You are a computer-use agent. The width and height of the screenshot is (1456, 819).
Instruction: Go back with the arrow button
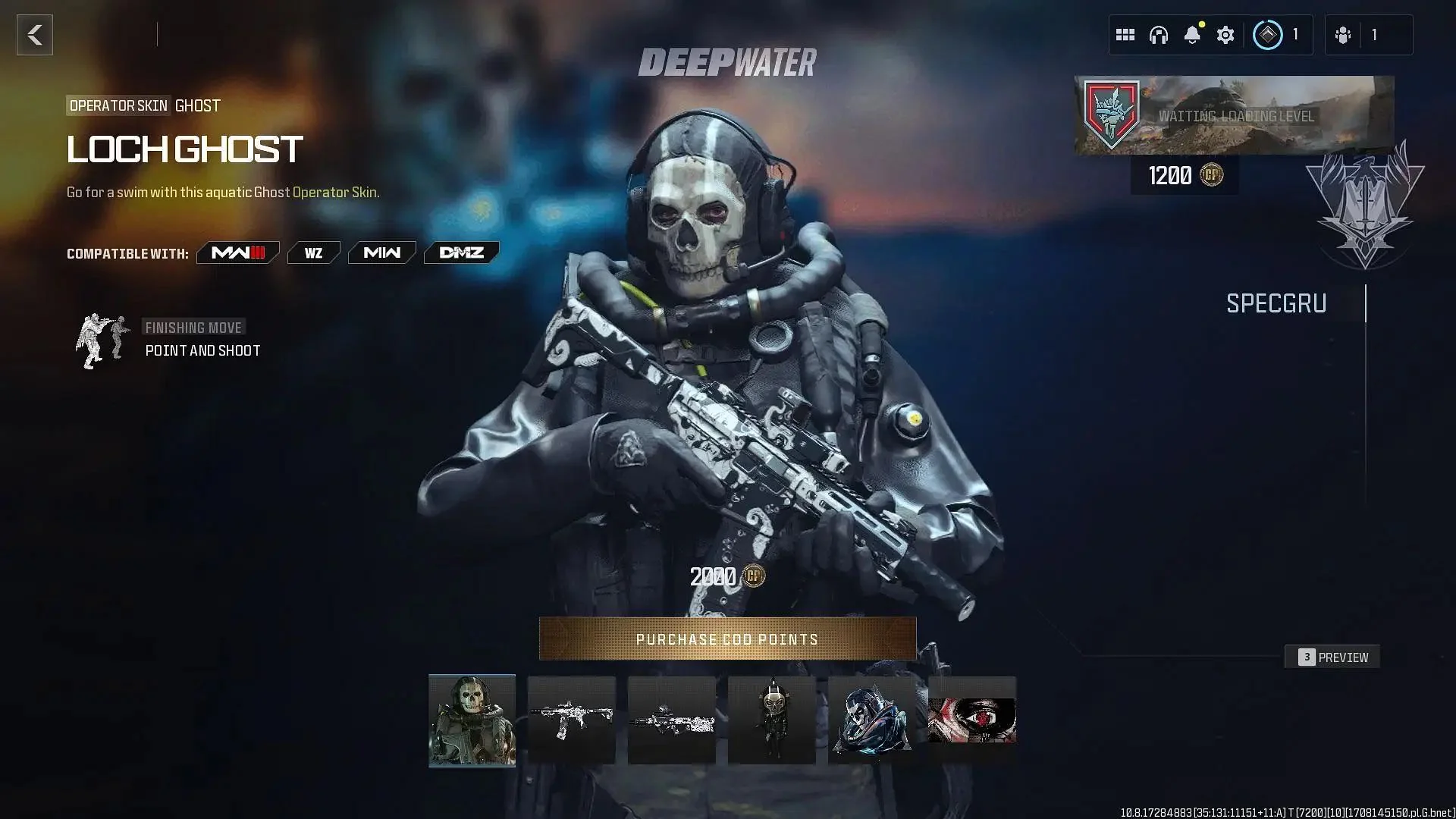click(33, 33)
